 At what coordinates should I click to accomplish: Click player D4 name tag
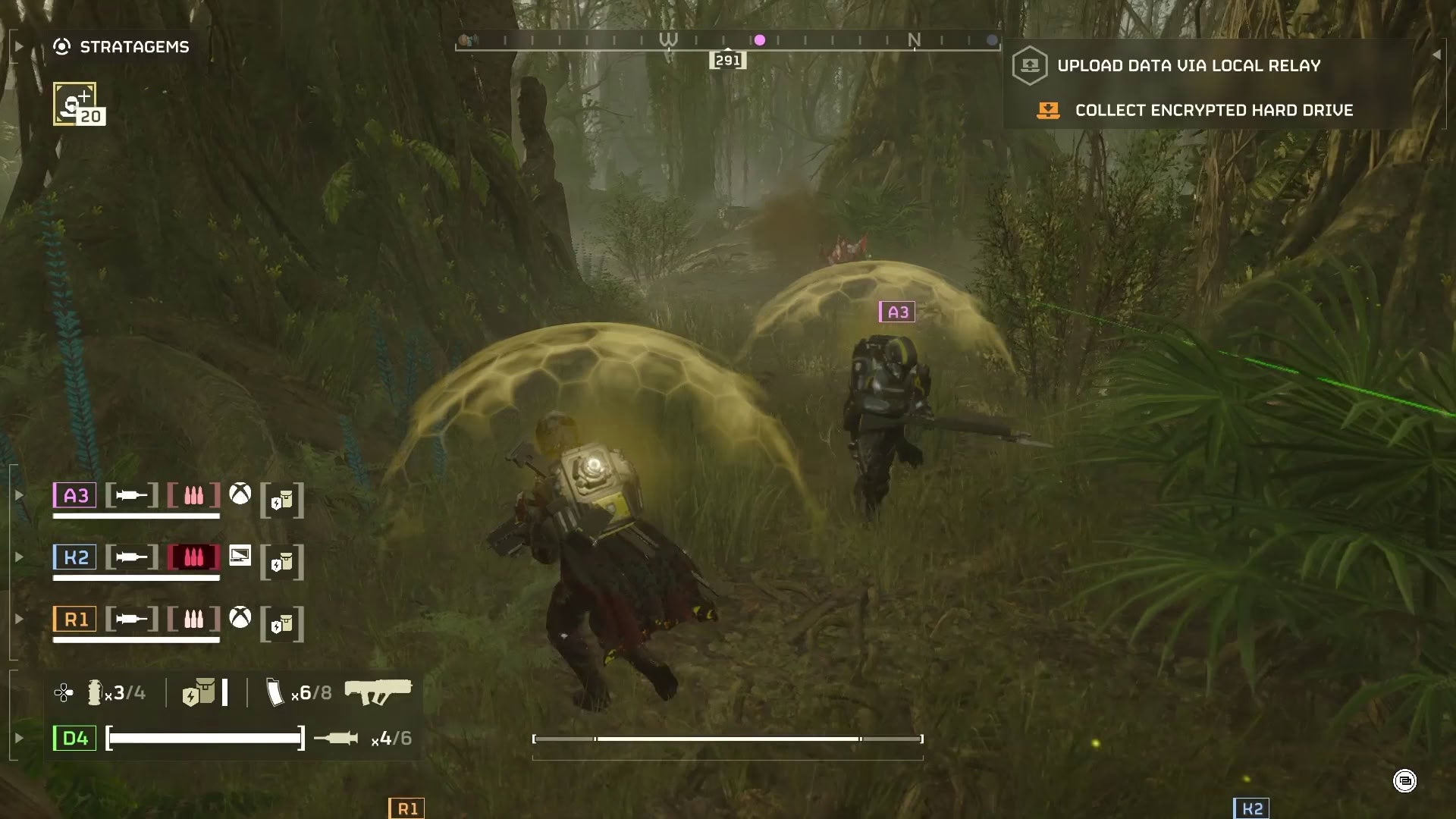click(74, 738)
